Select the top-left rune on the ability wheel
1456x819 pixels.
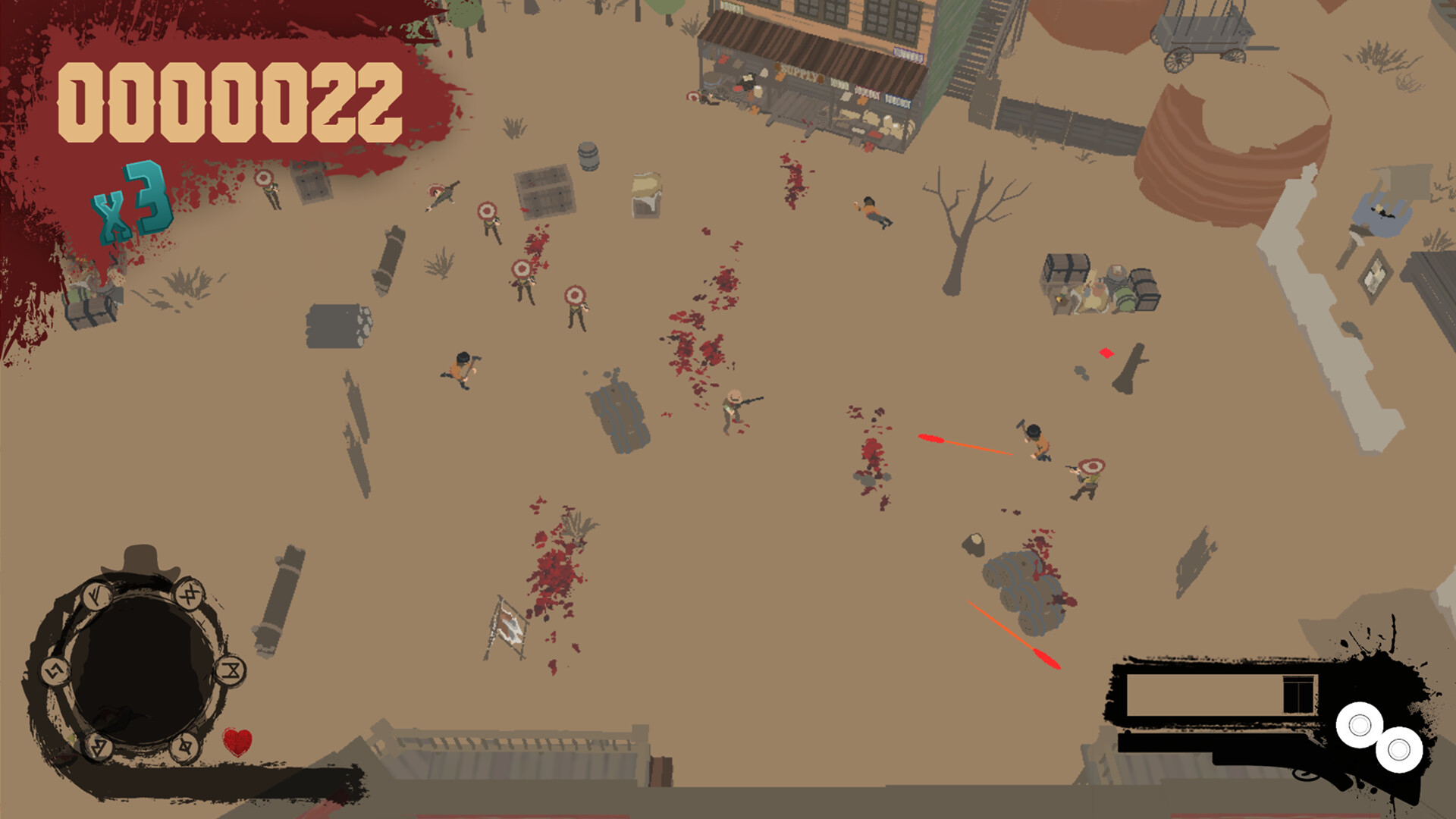click(x=97, y=595)
